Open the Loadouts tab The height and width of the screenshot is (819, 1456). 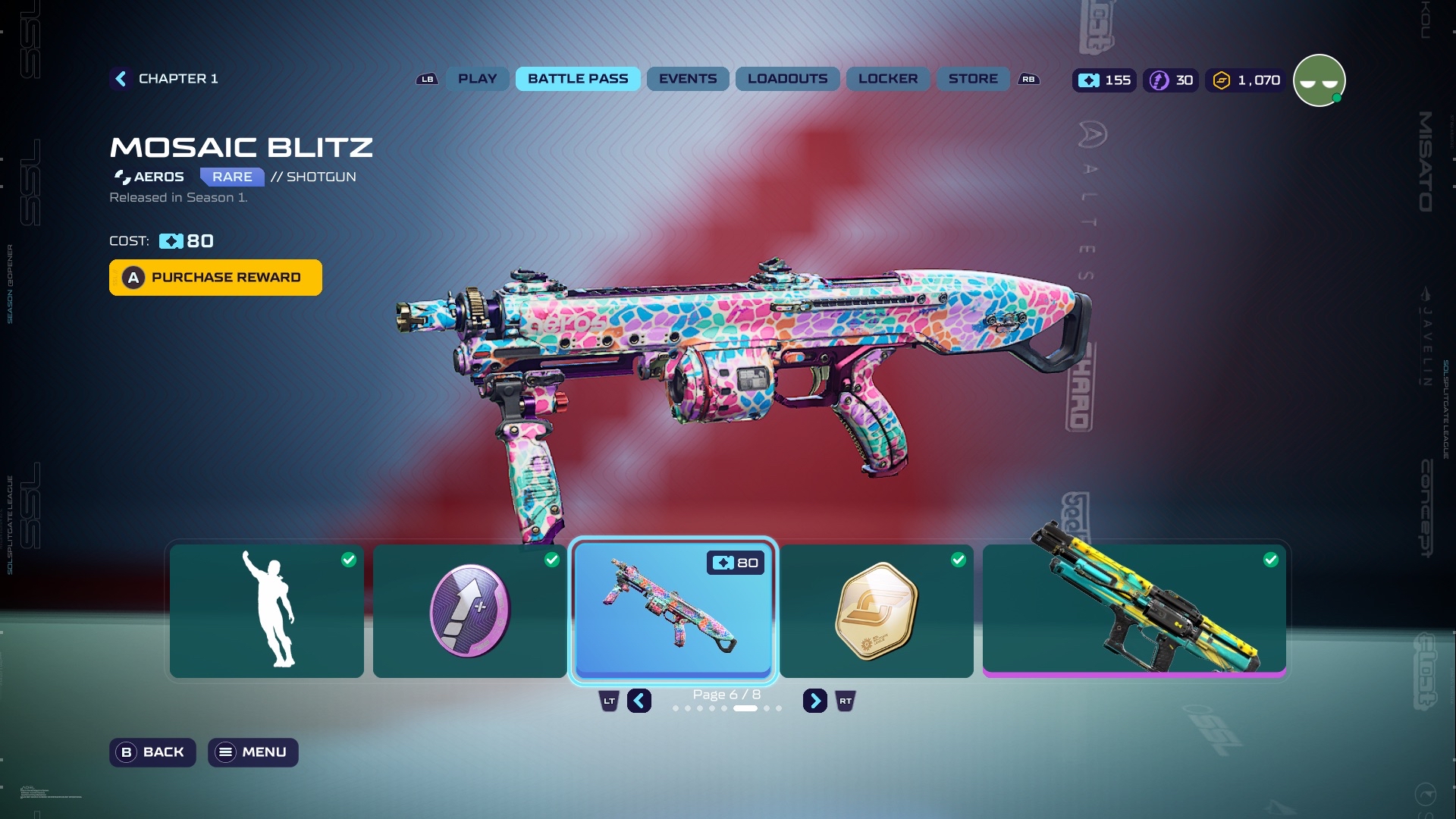787,79
